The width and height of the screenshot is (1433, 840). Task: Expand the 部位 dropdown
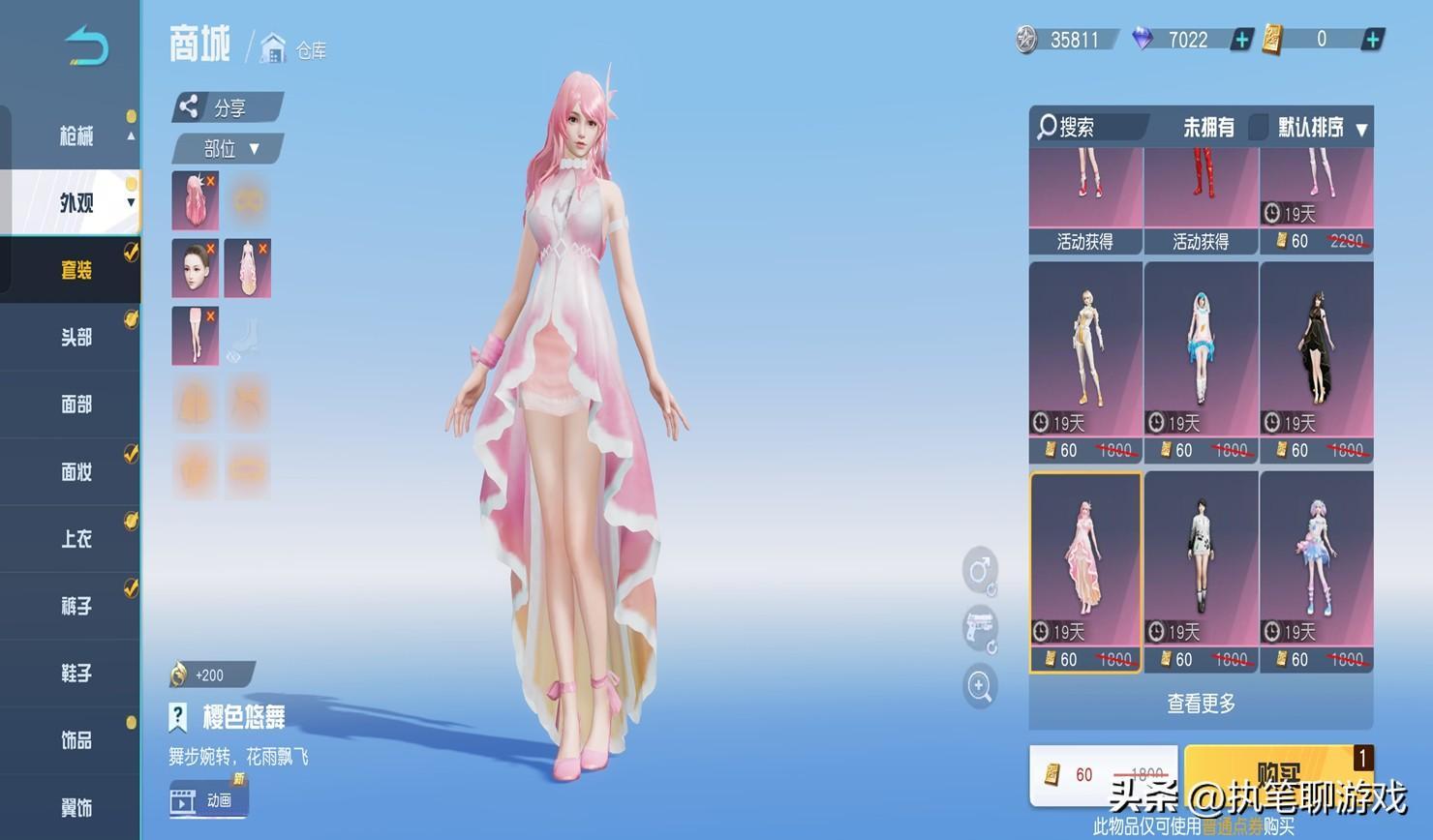click(x=229, y=149)
